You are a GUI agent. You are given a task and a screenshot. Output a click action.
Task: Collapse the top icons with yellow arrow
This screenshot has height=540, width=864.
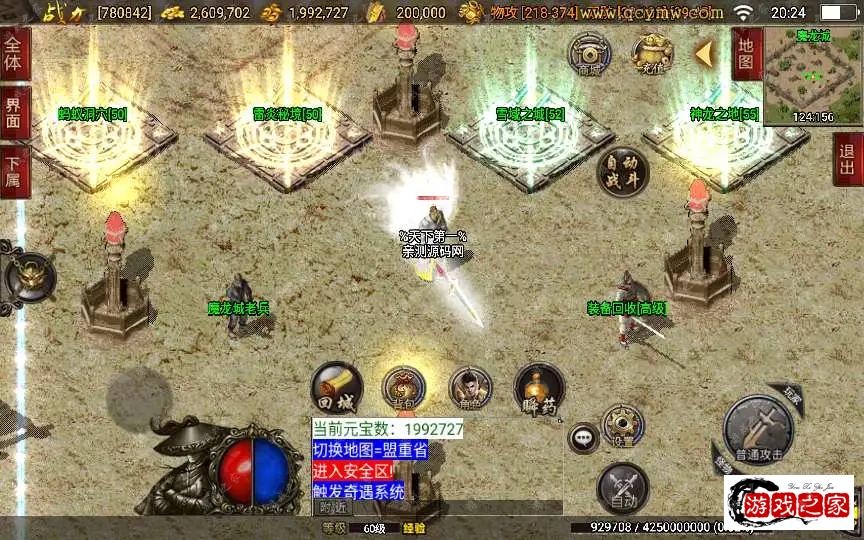coord(706,52)
